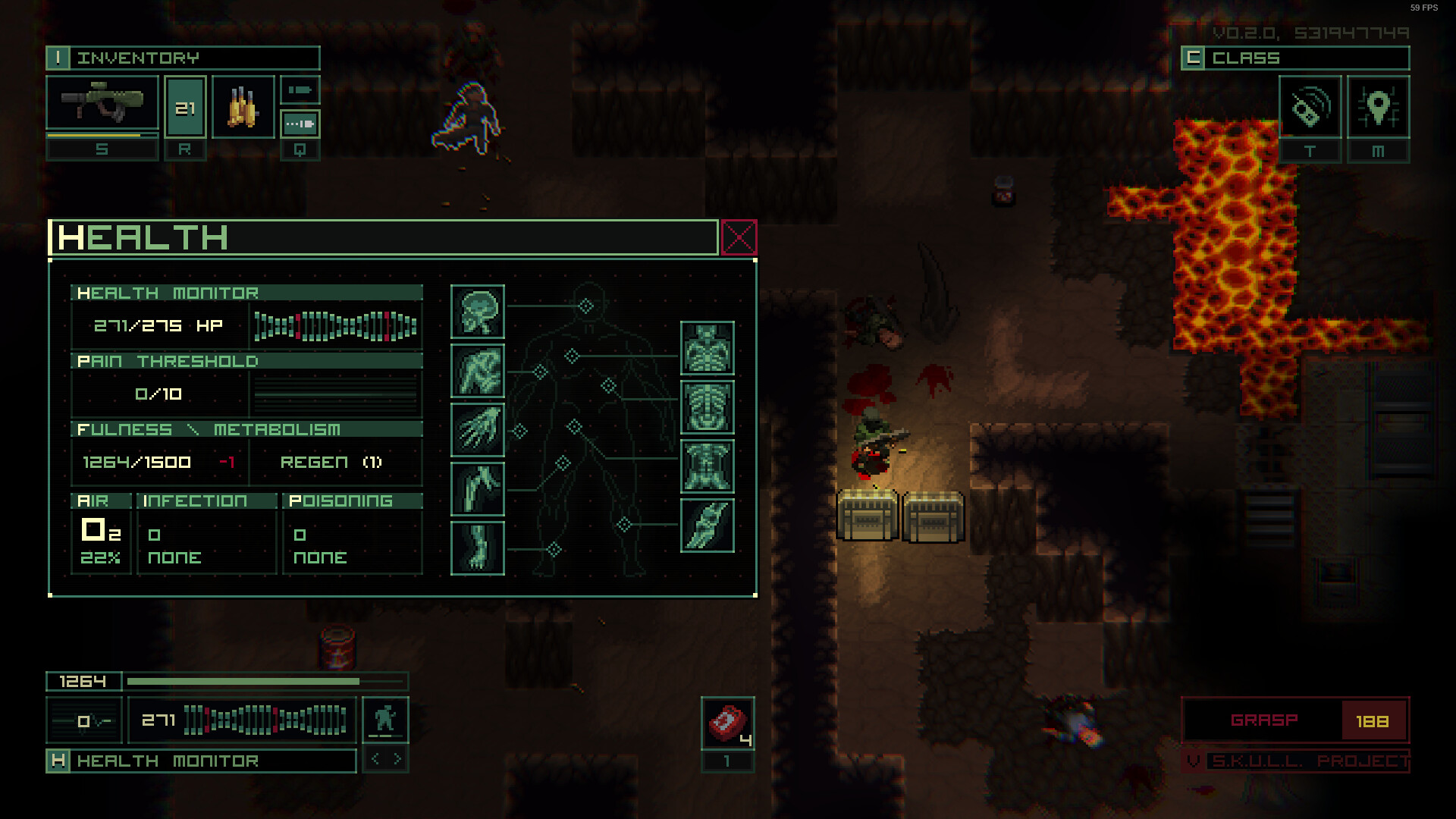This screenshot has height=819, width=1456.
Task: Toggle the ribcage indicator on the body diagram
Action: point(708,407)
